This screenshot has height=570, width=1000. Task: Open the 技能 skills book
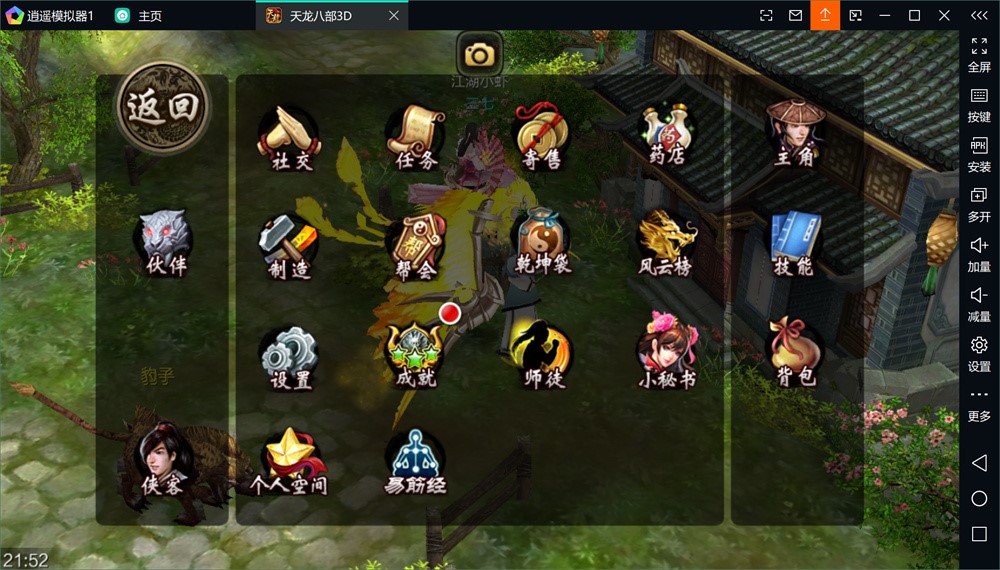point(795,244)
